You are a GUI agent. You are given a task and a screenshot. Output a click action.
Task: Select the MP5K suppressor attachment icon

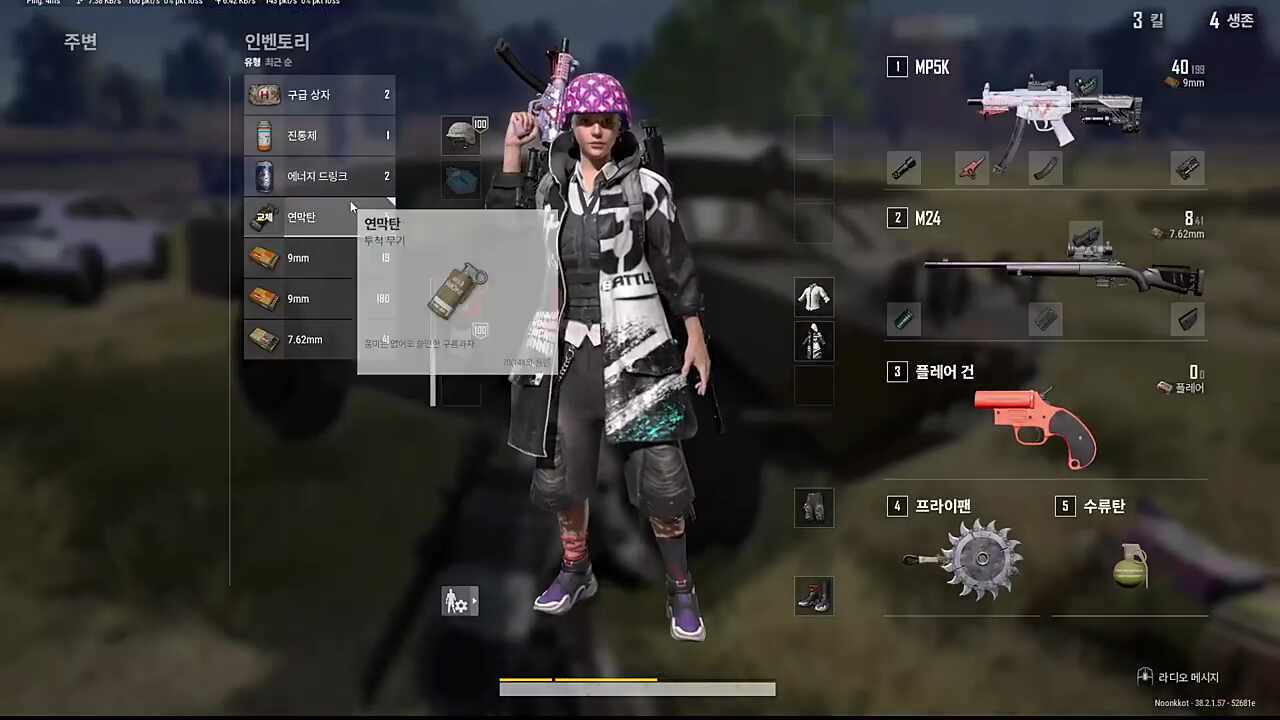tap(904, 168)
